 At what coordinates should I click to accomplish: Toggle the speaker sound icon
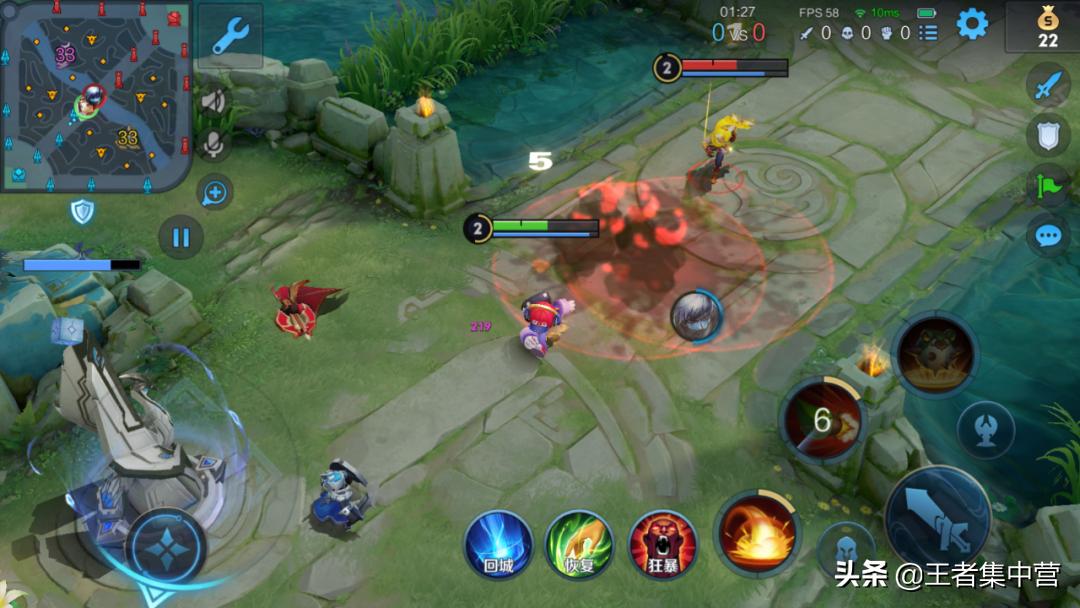pyautogui.click(x=213, y=101)
